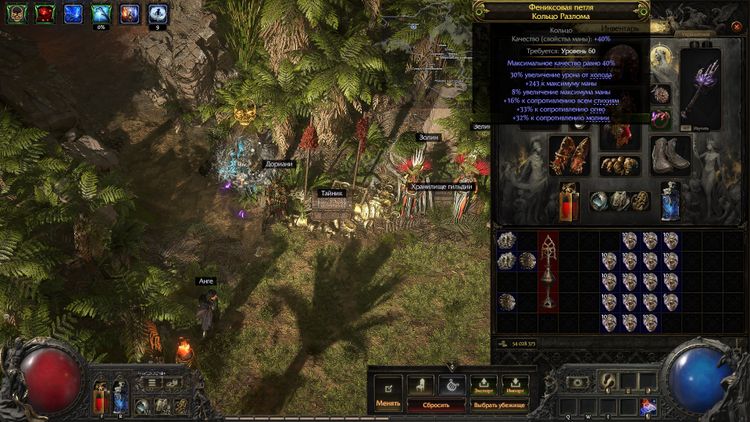Click the chair icon button in the hideout toolbar

click(419, 384)
